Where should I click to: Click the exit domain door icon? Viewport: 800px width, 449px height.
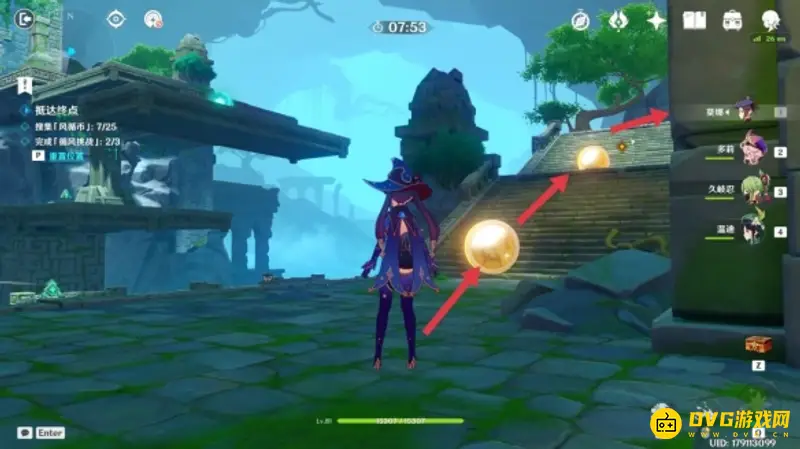point(25,18)
